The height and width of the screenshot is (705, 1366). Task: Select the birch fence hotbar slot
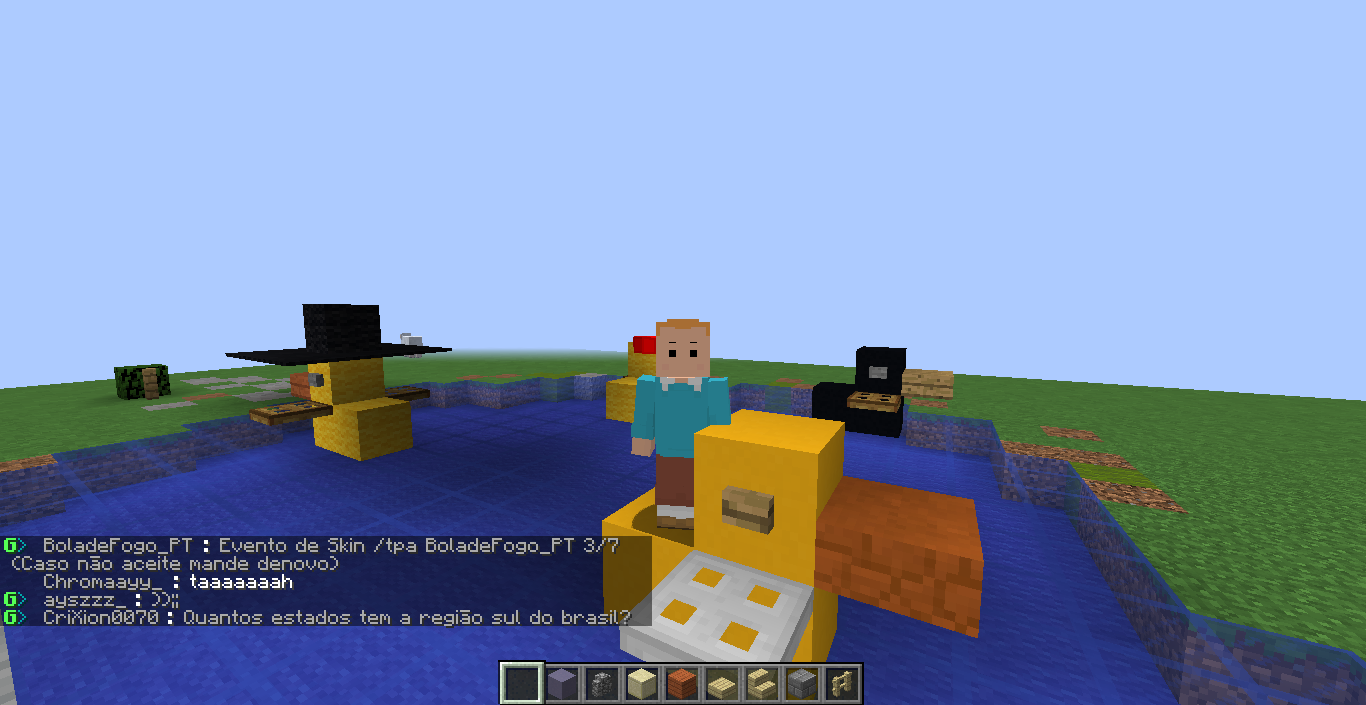tap(842, 684)
